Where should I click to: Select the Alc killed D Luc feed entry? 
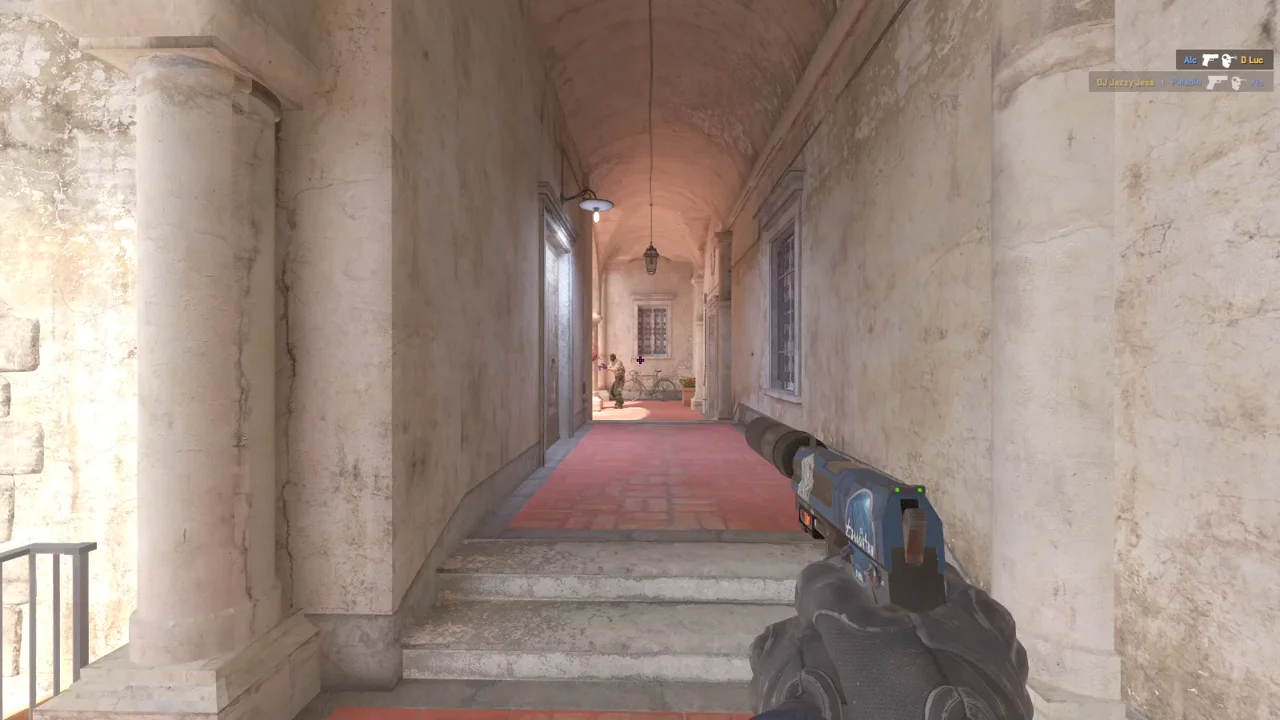(x=1224, y=60)
